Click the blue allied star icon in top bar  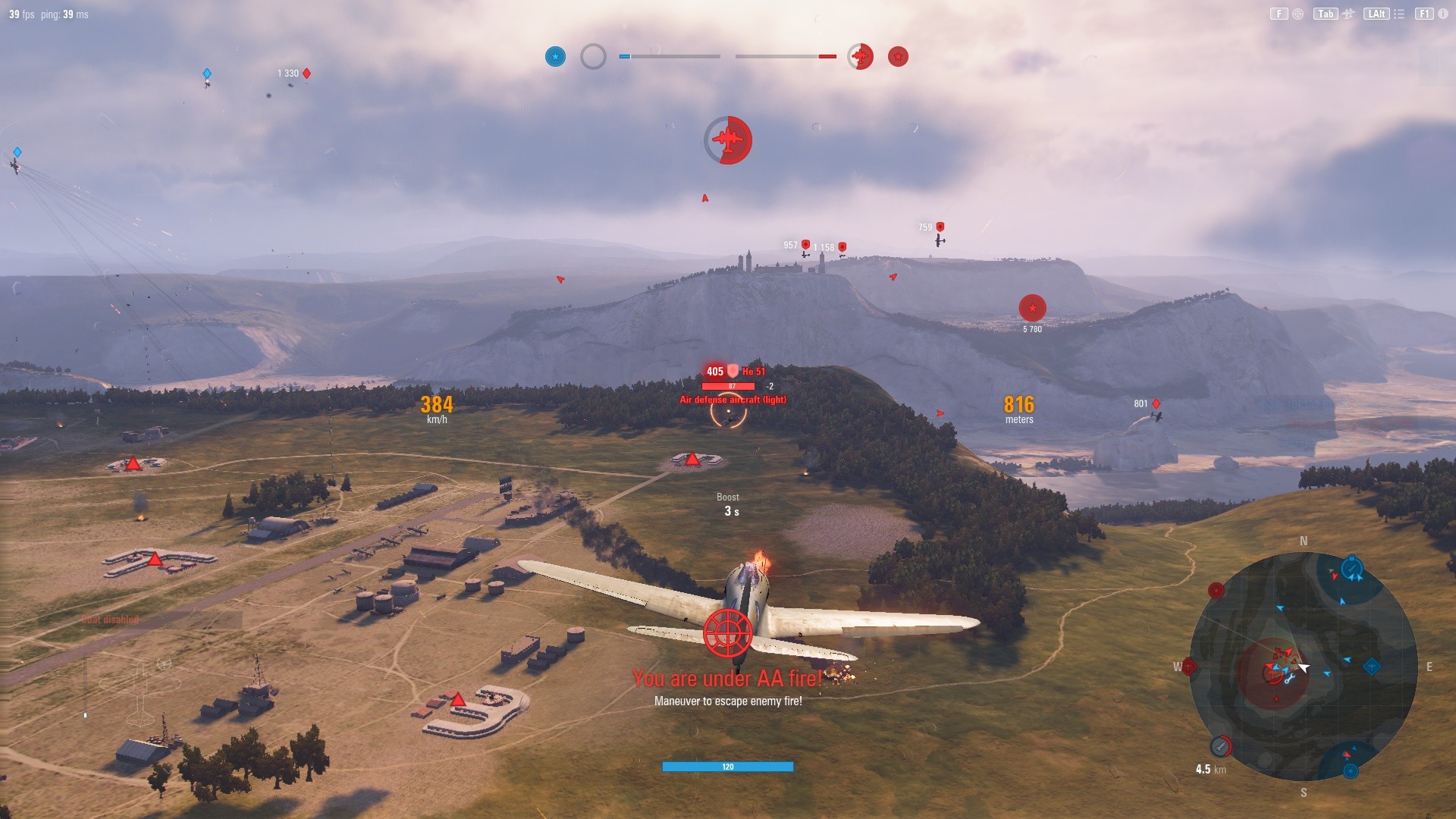tap(555, 56)
